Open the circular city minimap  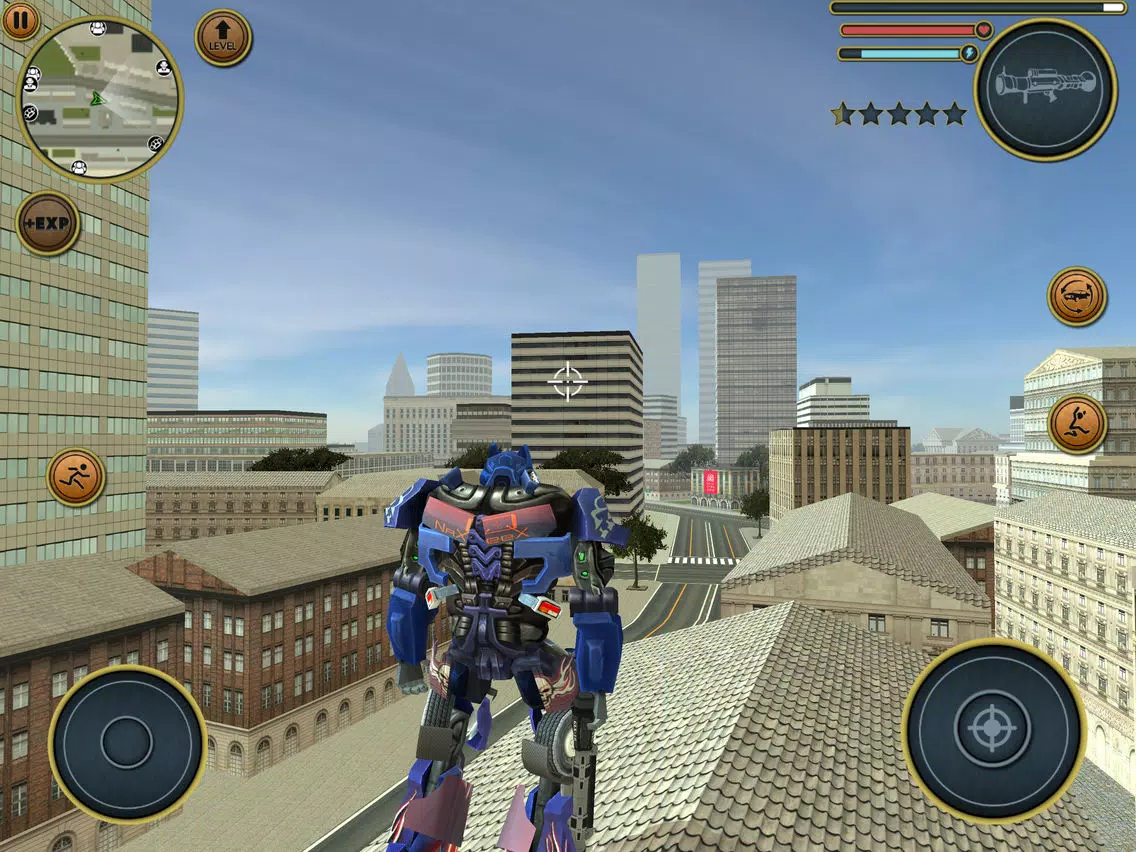(x=99, y=99)
